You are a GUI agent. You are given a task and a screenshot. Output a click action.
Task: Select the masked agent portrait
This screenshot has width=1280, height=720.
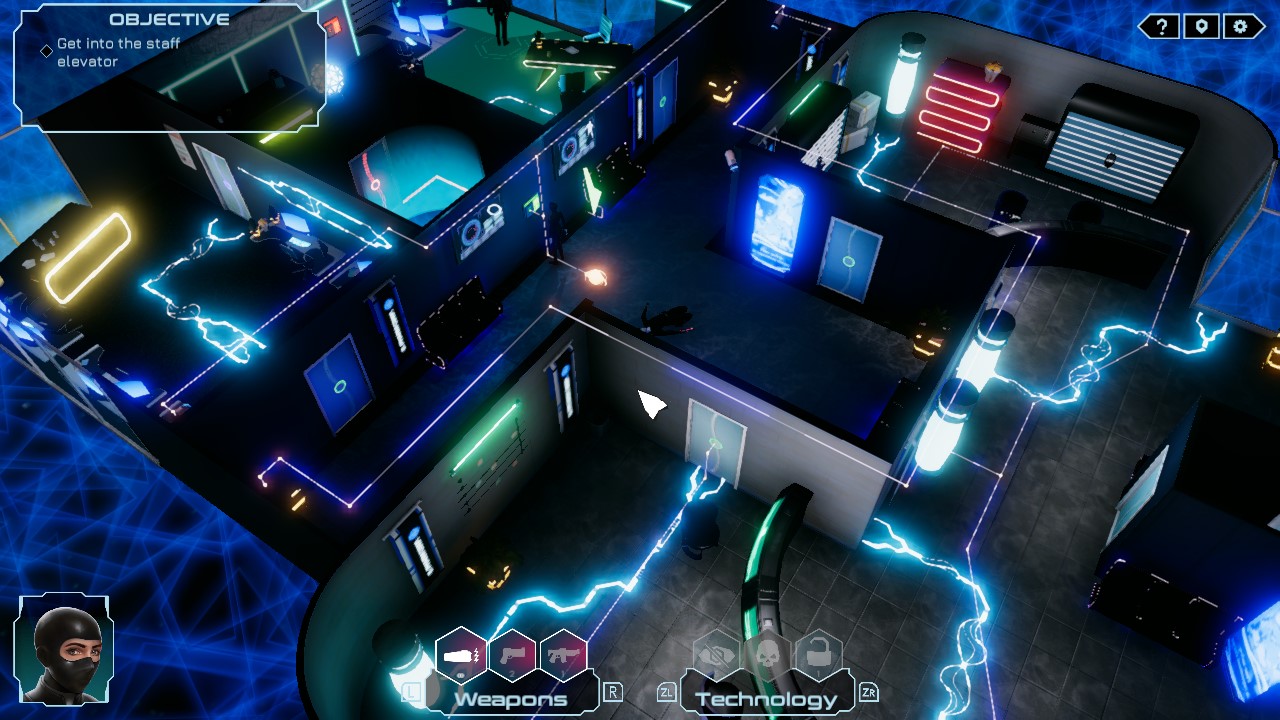tap(63, 650)
